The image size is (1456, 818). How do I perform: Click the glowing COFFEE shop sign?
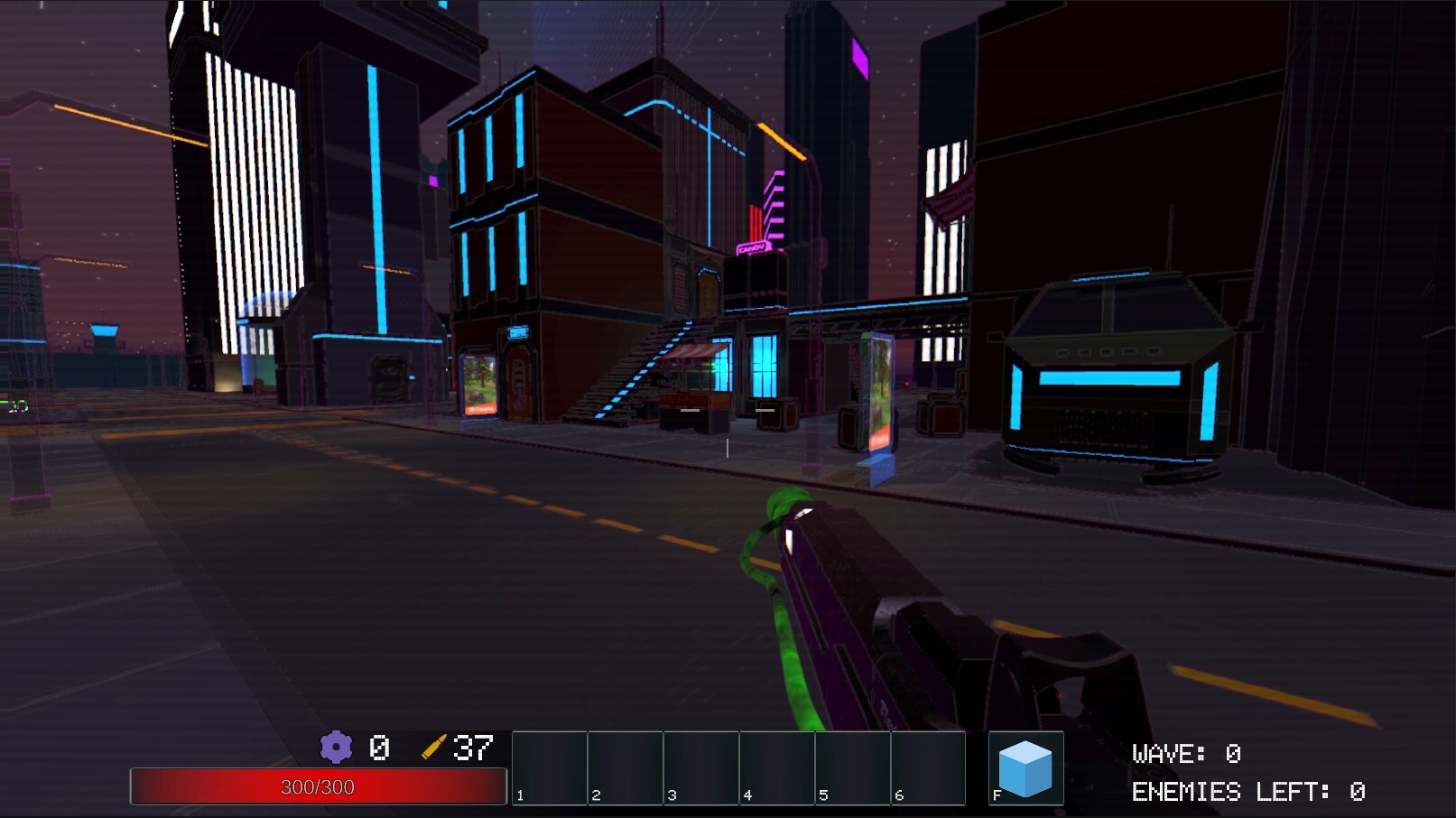(x=518, y=331)
